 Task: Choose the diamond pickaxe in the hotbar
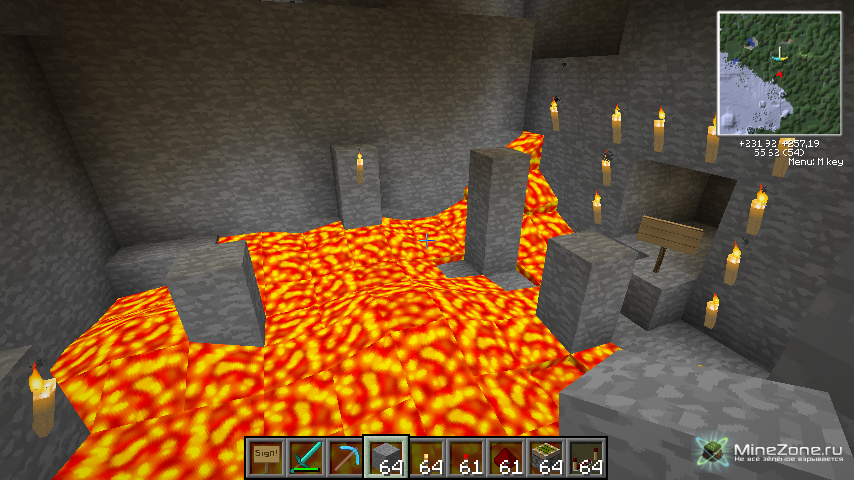click(x=346, y=458)
